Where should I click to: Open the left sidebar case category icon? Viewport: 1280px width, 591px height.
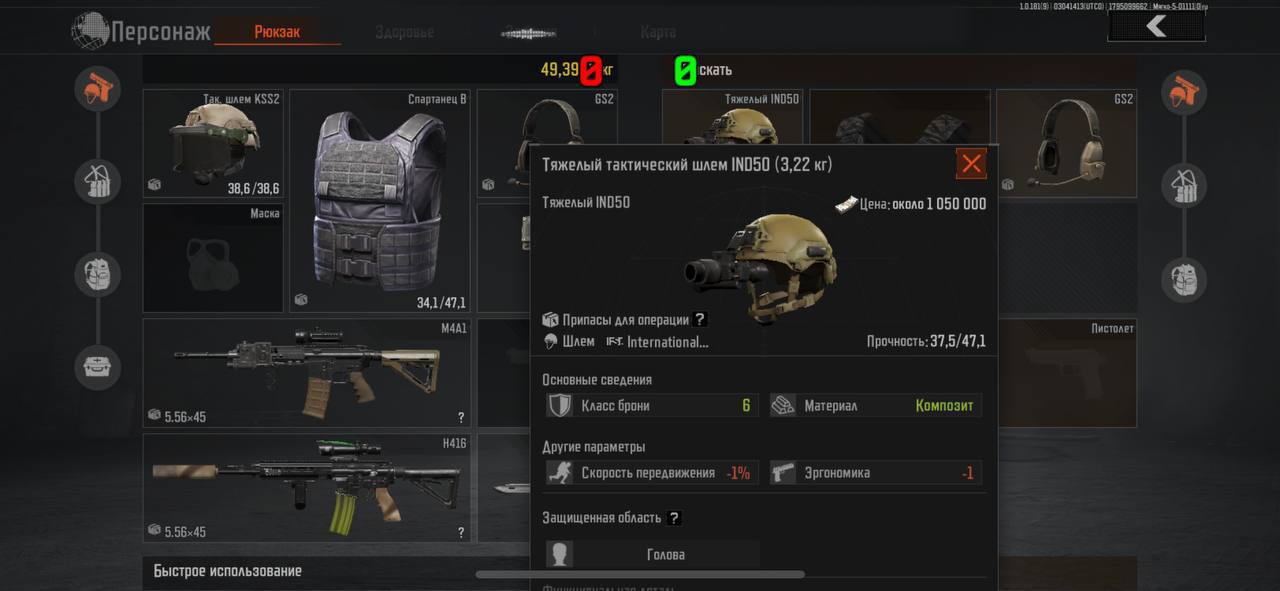tap(98, 367)
